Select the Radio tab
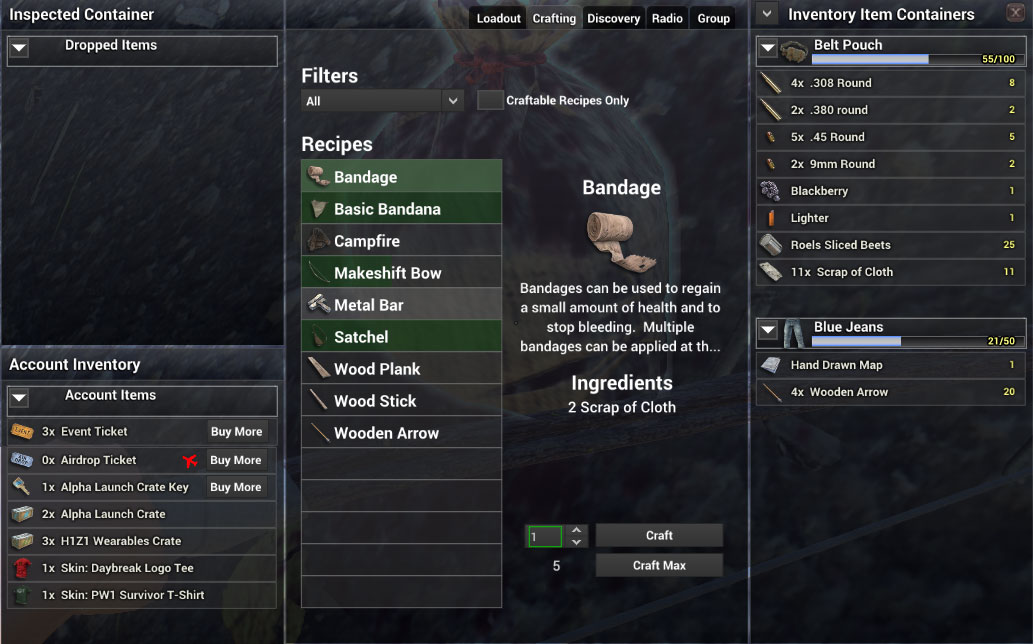 (x=667, y=19)
